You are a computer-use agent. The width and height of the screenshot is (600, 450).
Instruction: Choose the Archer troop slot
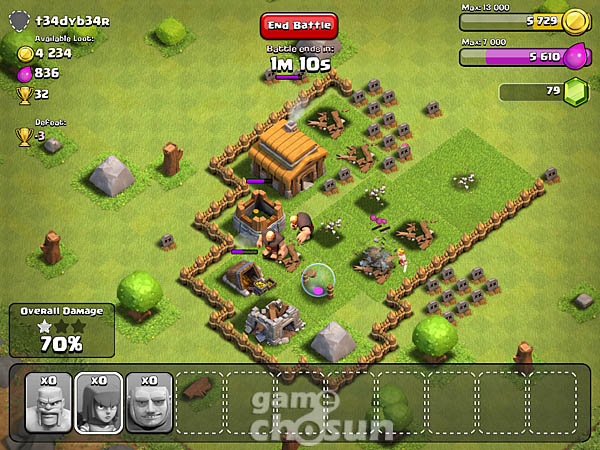98,402
